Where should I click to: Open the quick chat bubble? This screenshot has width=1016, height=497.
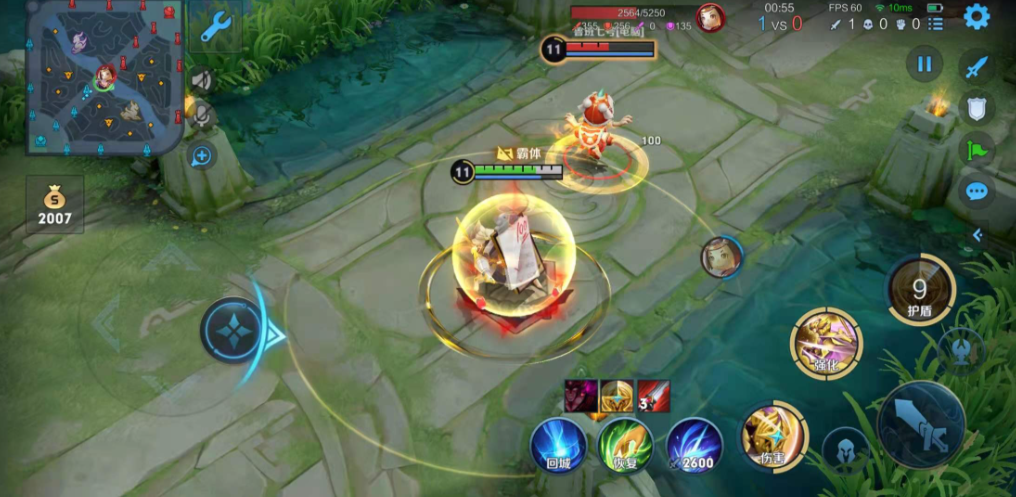click(976, 191)
